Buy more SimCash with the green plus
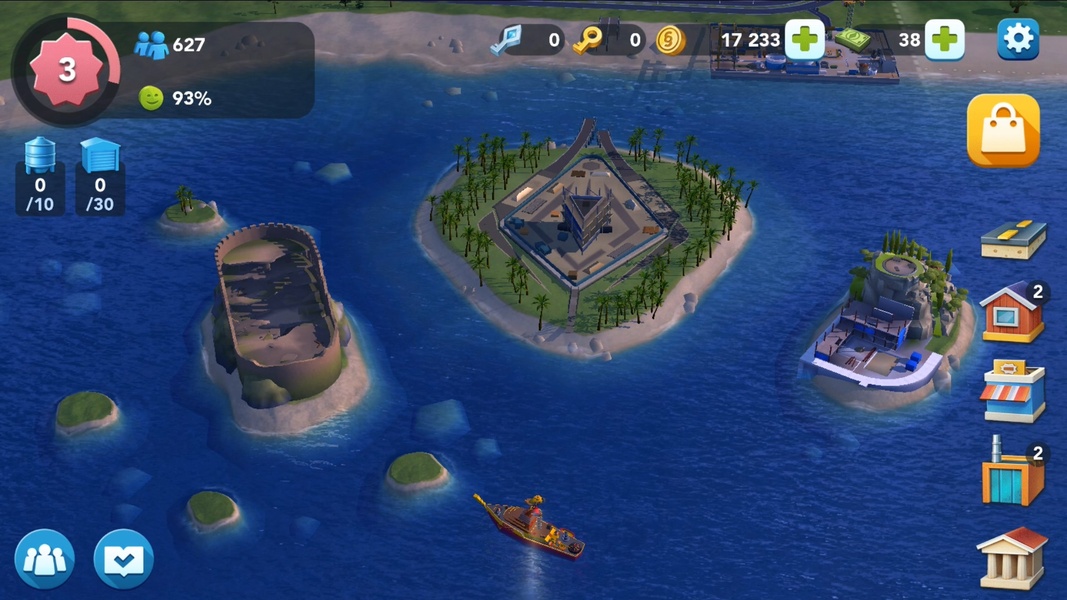Image resolution: width=1067 pixels, height=600 pixels. tap(944, 40)
